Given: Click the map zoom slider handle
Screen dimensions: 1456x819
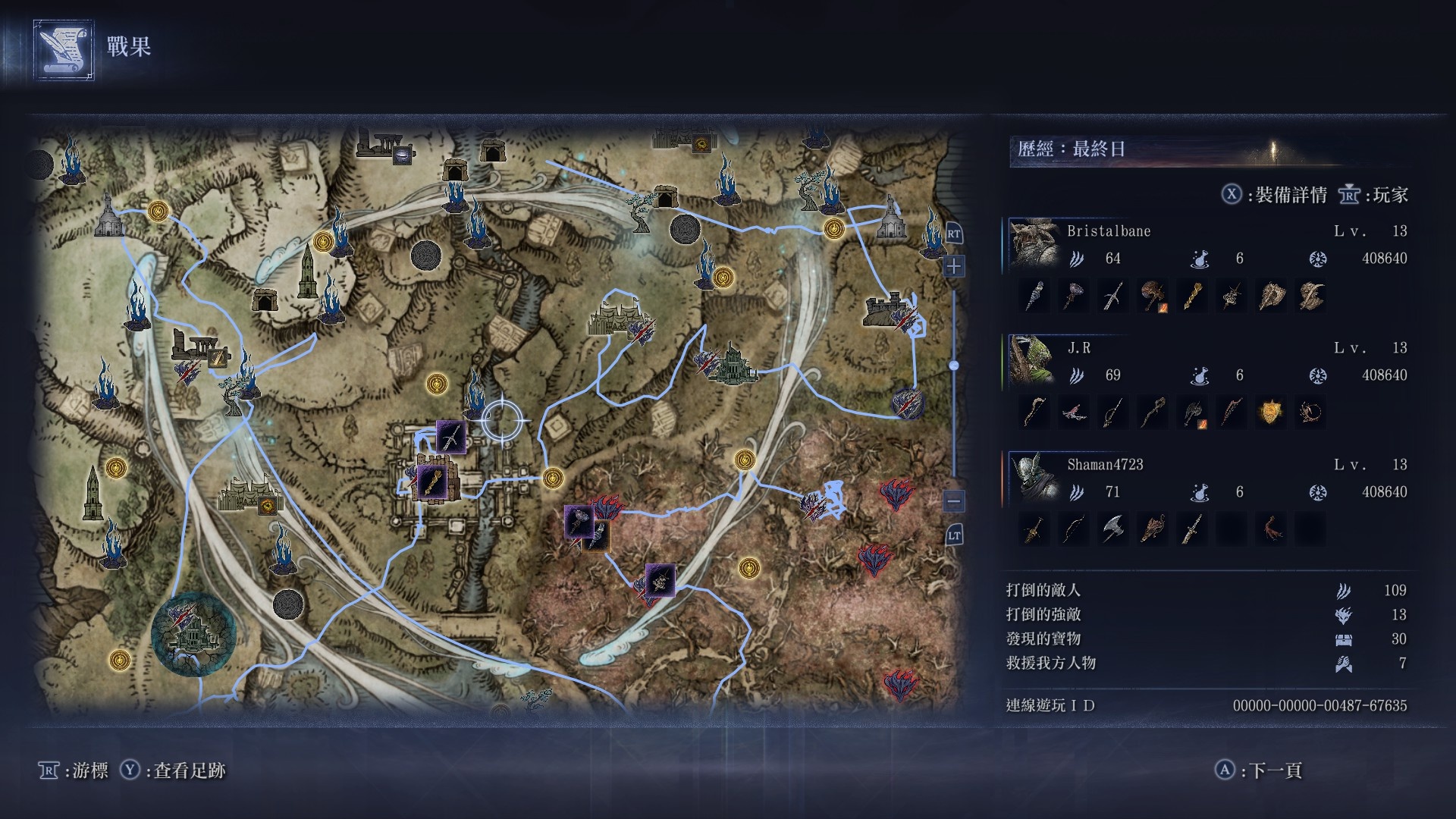Looking at the screenshot, I should click(953, 366).
